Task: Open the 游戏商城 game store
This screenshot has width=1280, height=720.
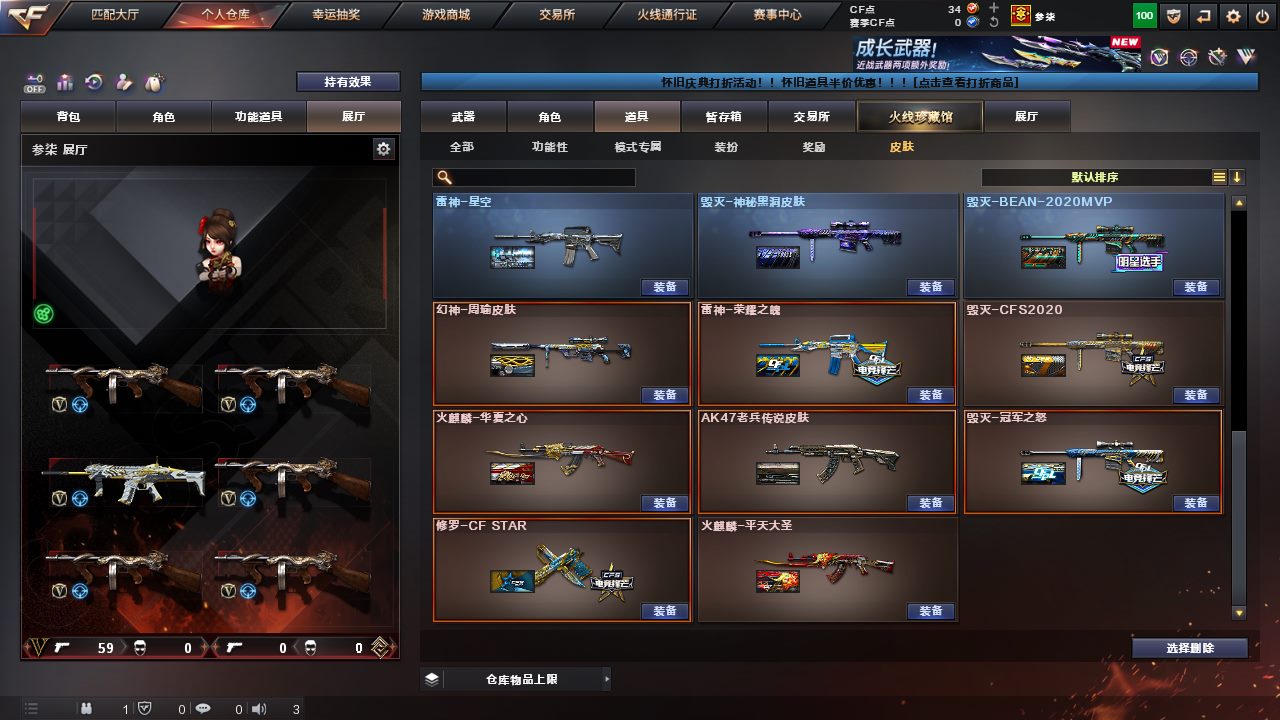Action: 445,15
